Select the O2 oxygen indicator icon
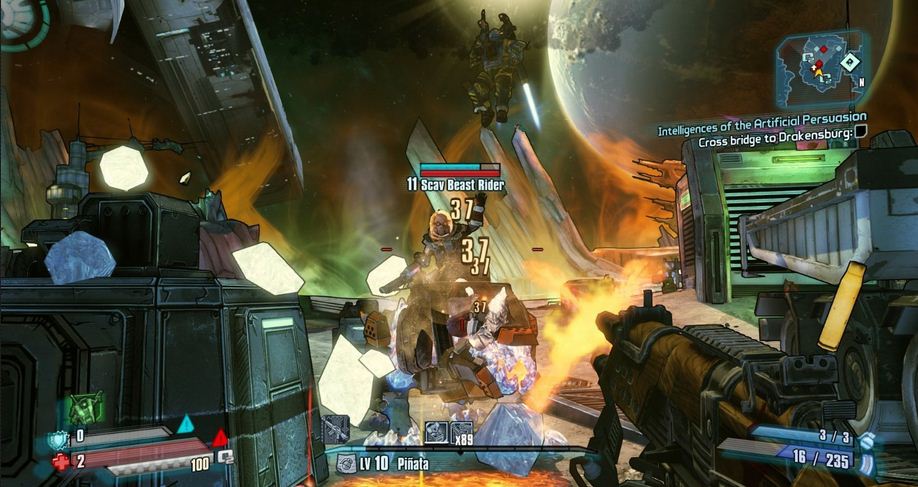The height and width of the screenshot is (487, 918). point(226,456)
